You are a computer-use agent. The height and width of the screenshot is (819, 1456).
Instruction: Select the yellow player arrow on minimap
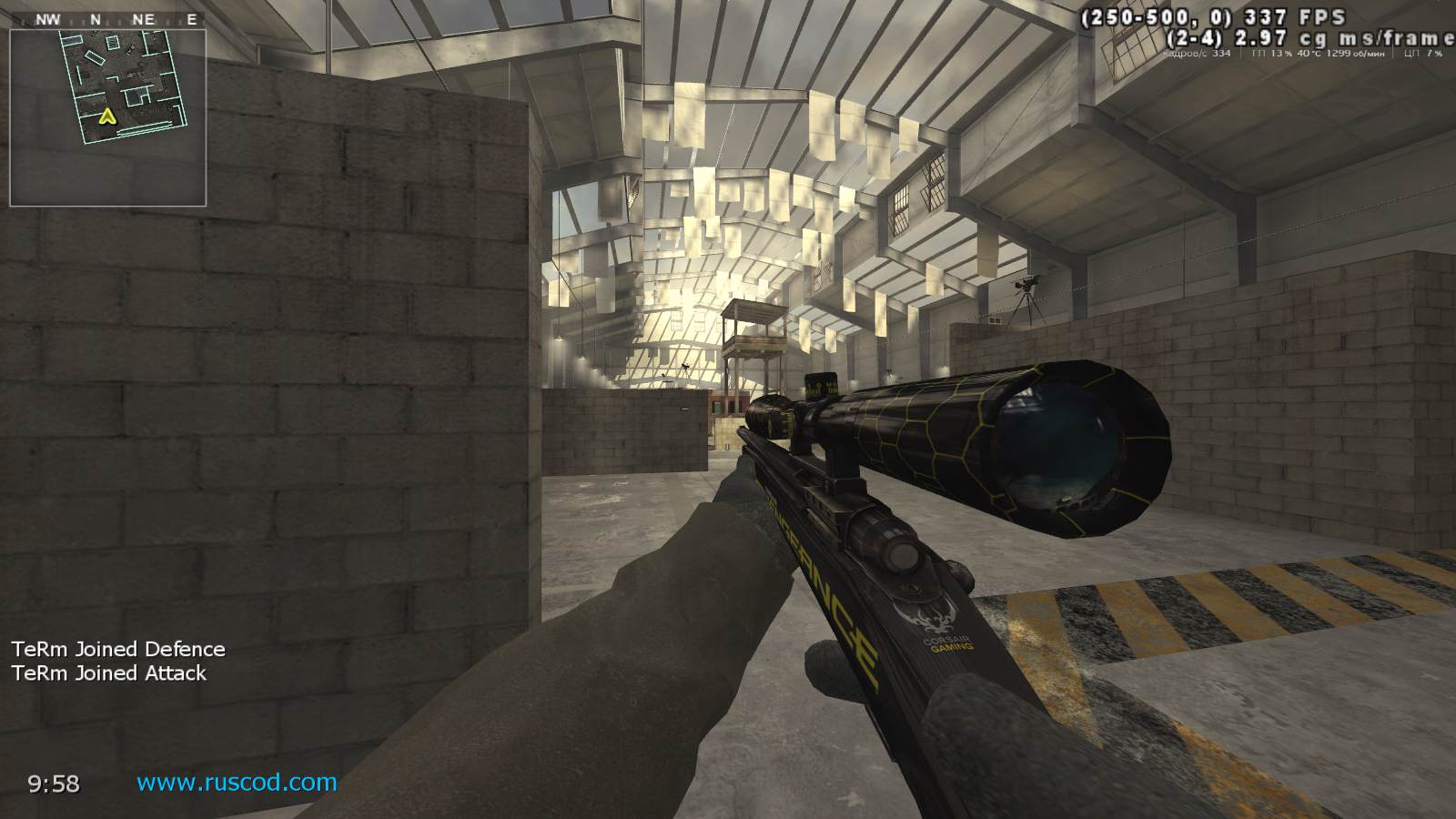point(107,116)
